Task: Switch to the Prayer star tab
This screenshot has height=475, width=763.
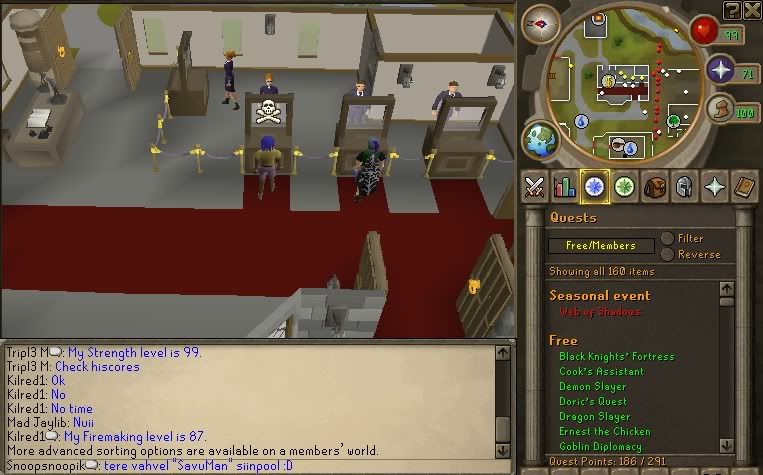Action: click(715, 187)
